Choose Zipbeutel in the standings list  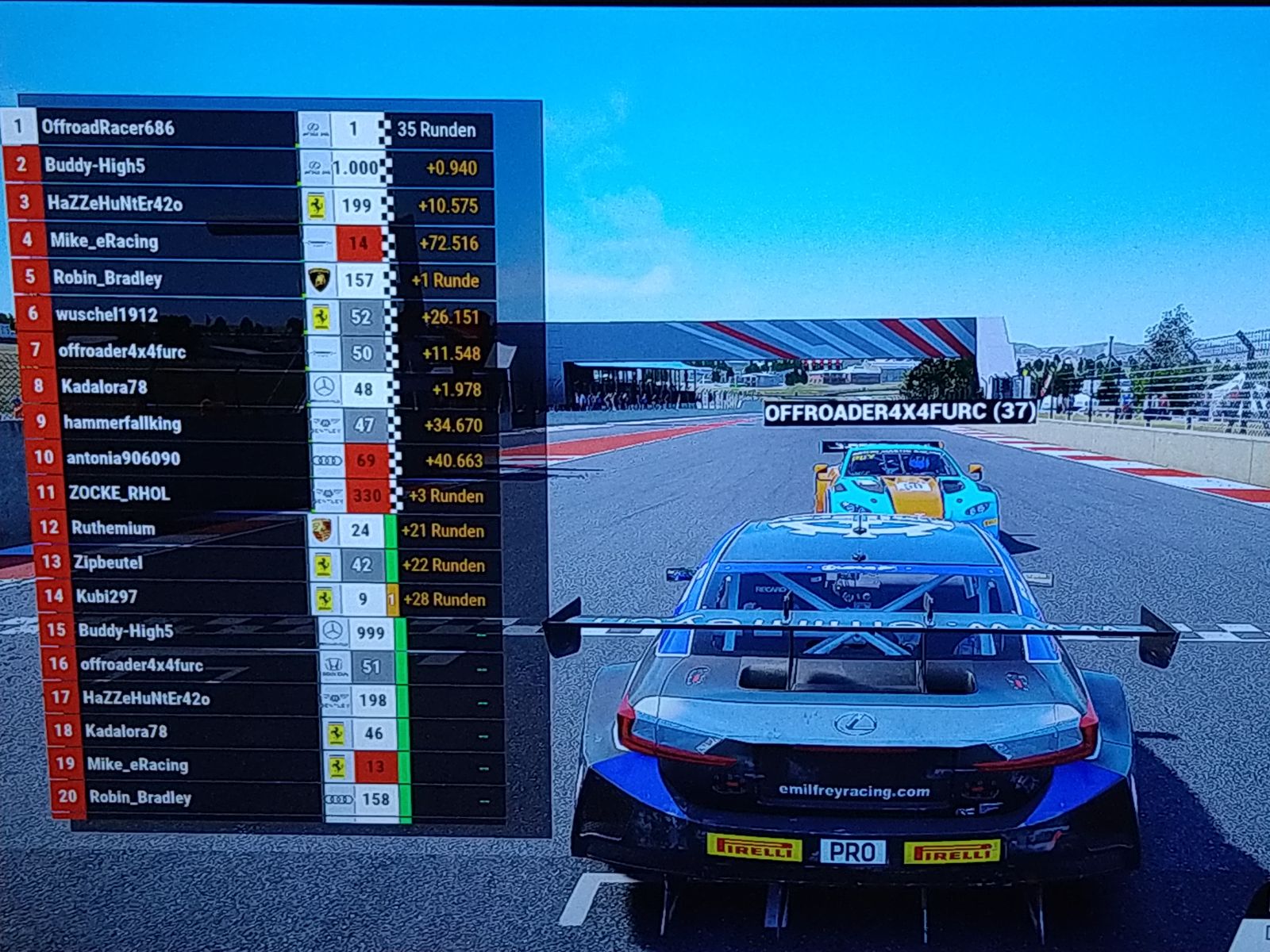tap(108, 563)
